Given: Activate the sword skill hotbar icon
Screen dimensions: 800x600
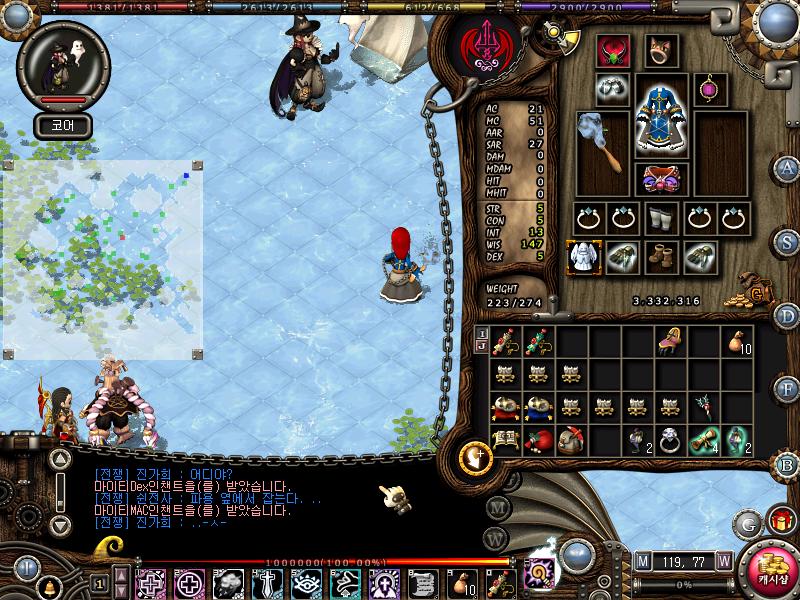Looking at the screenshot, I should click(x=268, y=581).
